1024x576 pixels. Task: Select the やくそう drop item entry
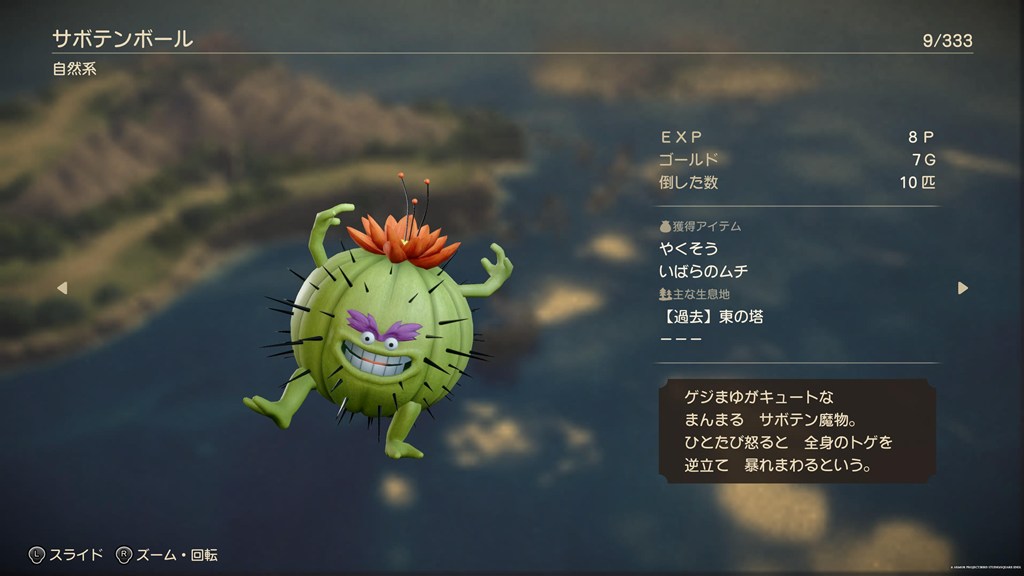tap(689, 248)
